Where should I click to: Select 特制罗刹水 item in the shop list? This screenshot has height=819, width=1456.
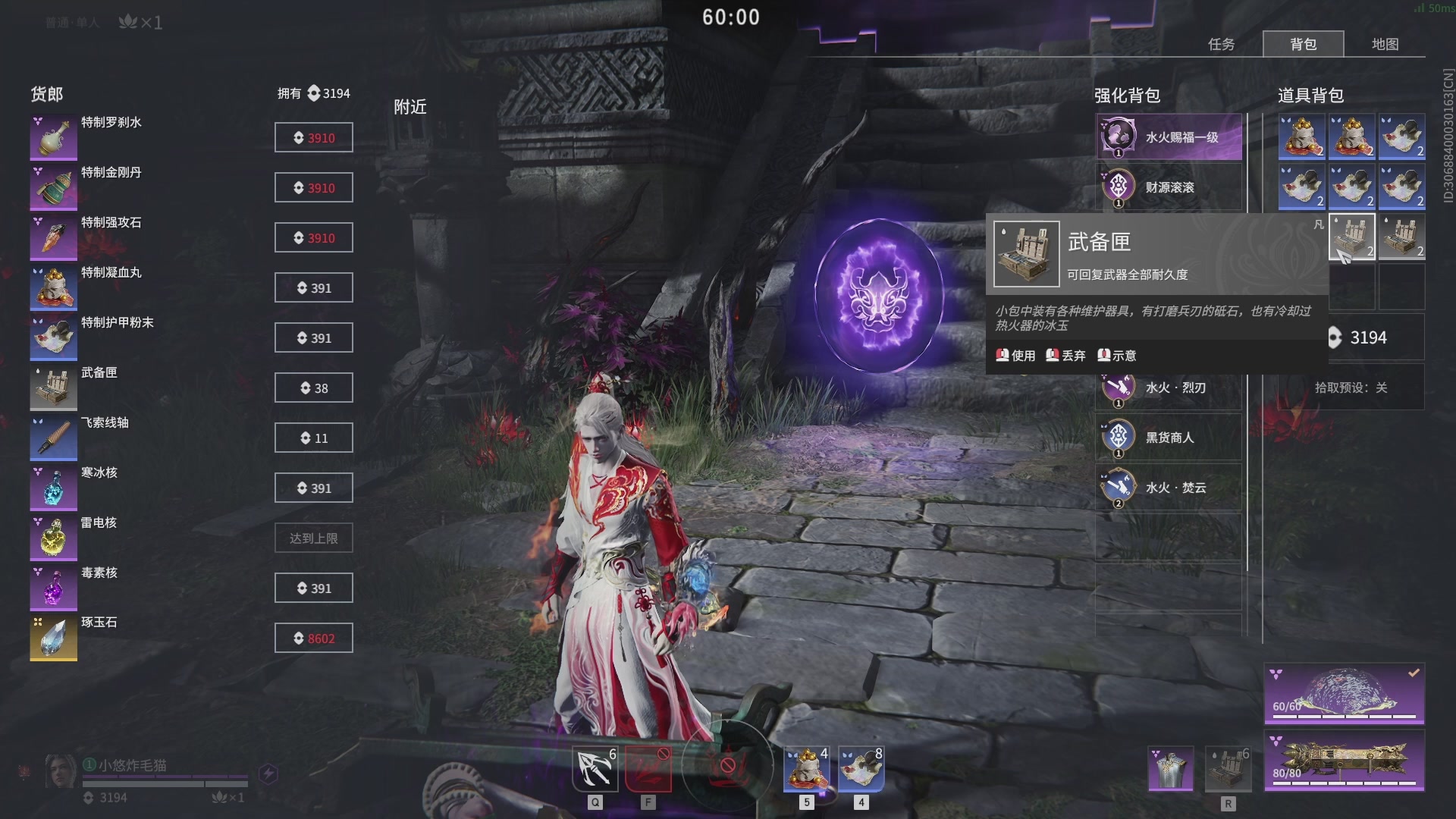(x=54, y=137)
